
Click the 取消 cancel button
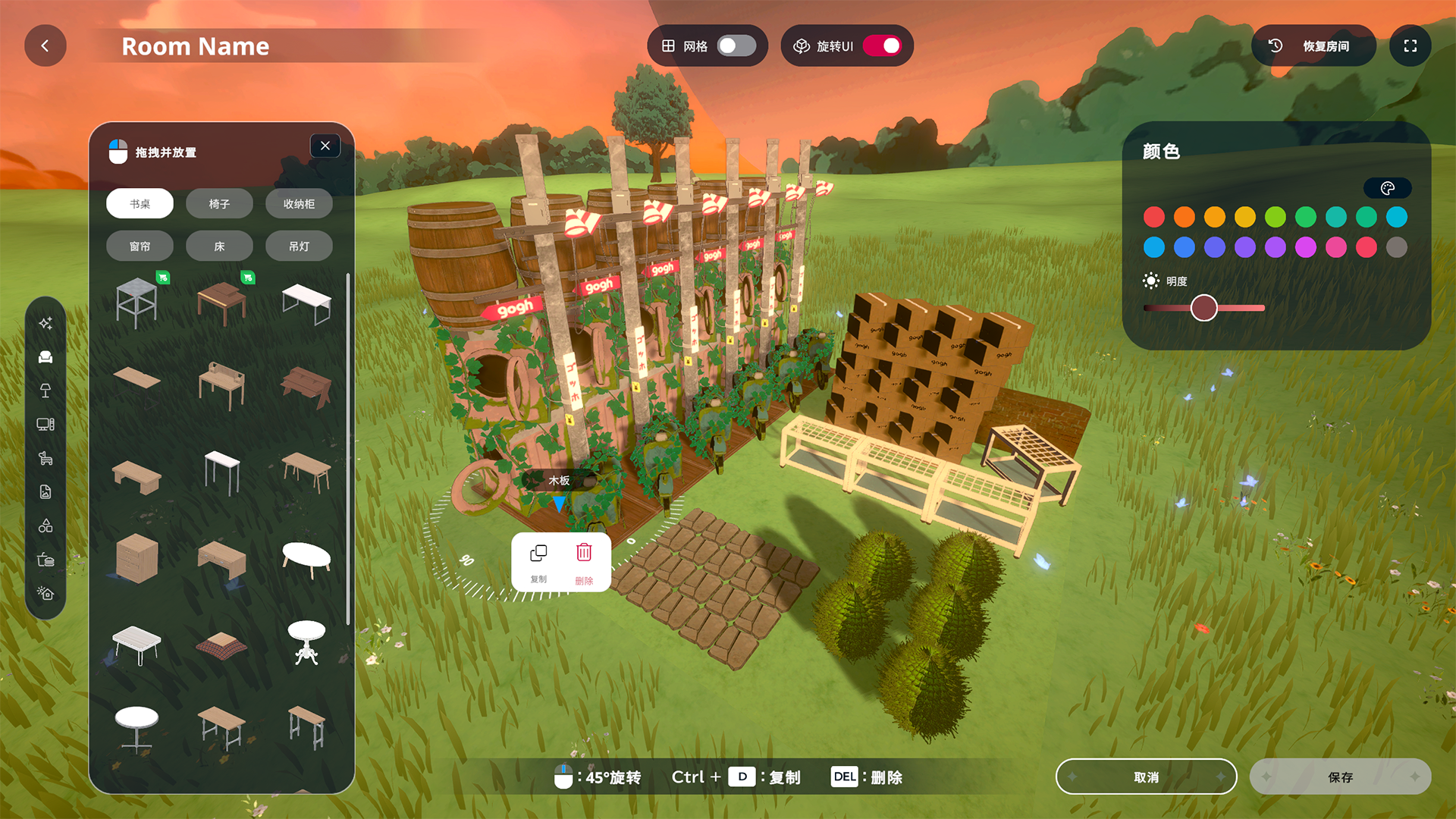[1146, 777]
